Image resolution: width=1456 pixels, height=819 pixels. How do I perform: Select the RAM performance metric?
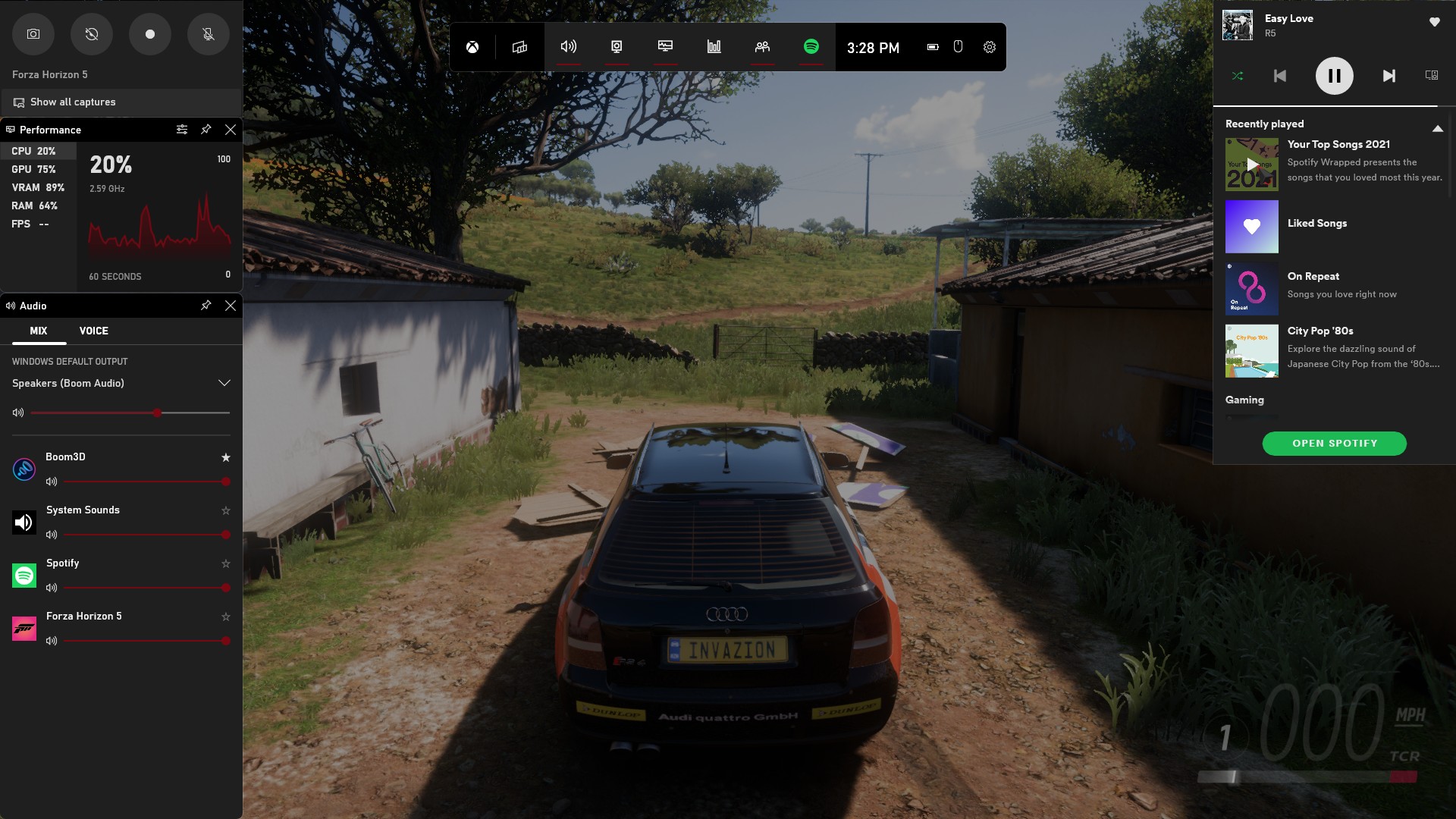click(35, 206)
